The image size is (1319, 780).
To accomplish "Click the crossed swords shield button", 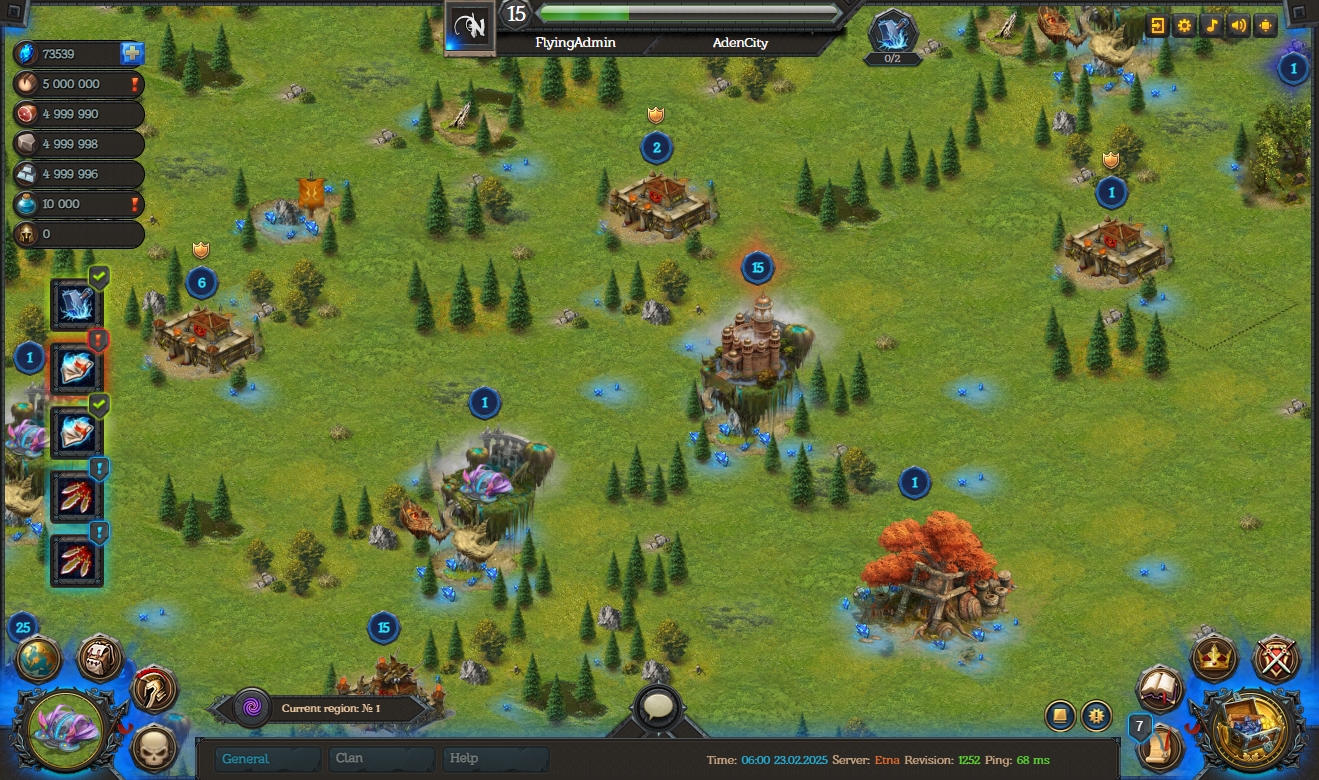I will click(x=1276, y=659).
